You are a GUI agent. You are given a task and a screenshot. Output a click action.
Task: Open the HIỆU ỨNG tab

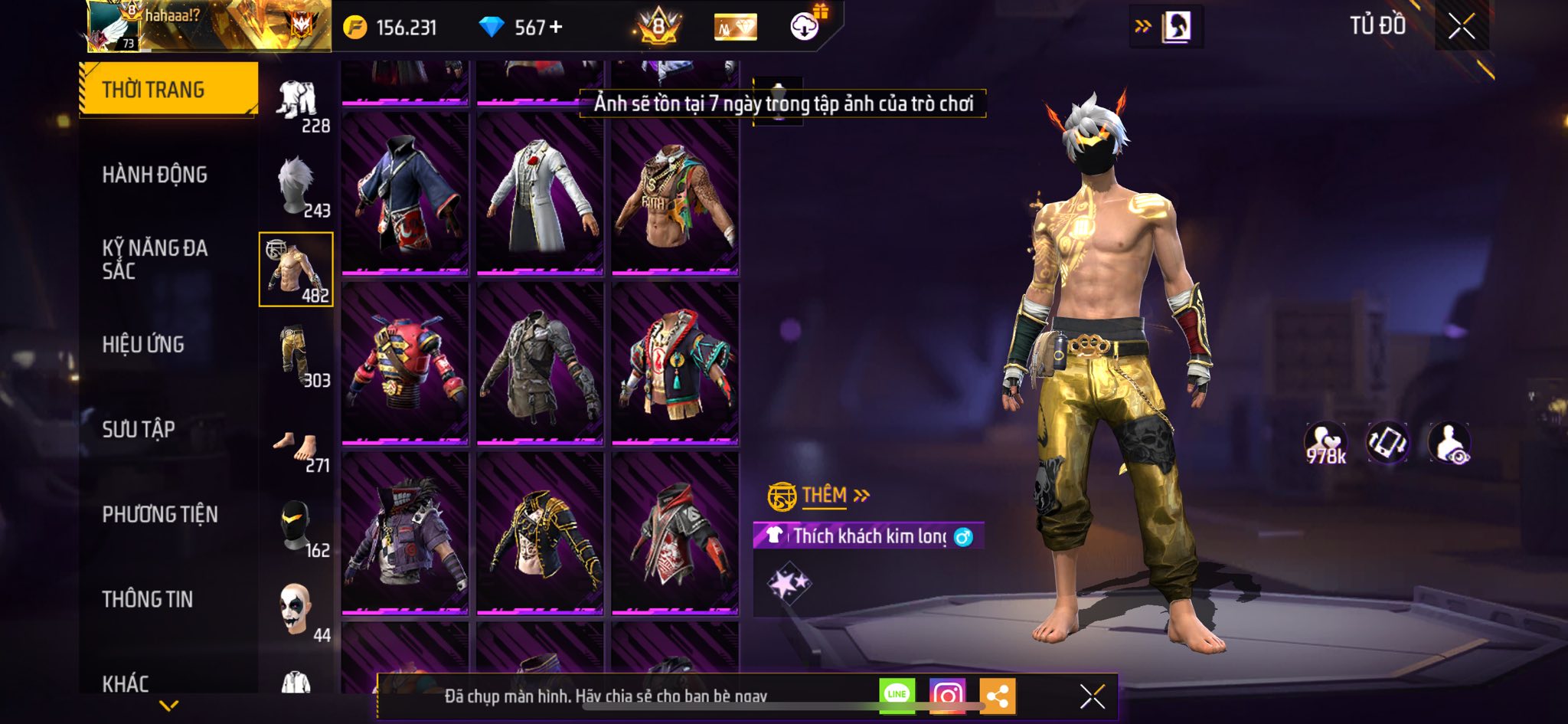(143, 345)
